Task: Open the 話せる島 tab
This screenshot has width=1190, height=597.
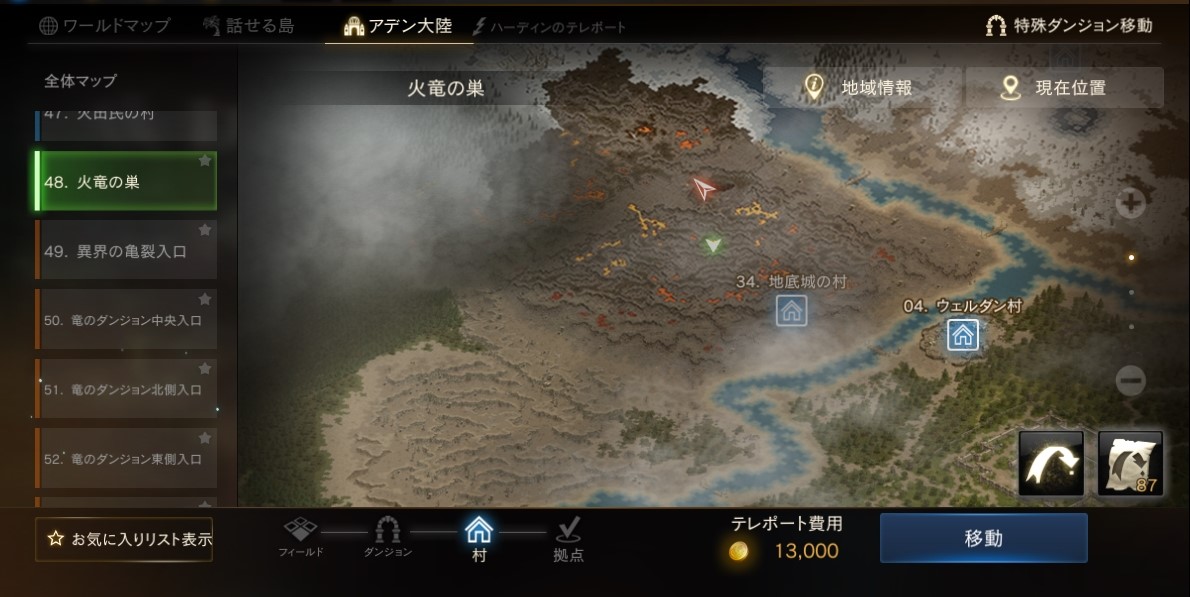Action: pyautogui.click(x=248, y=26)
